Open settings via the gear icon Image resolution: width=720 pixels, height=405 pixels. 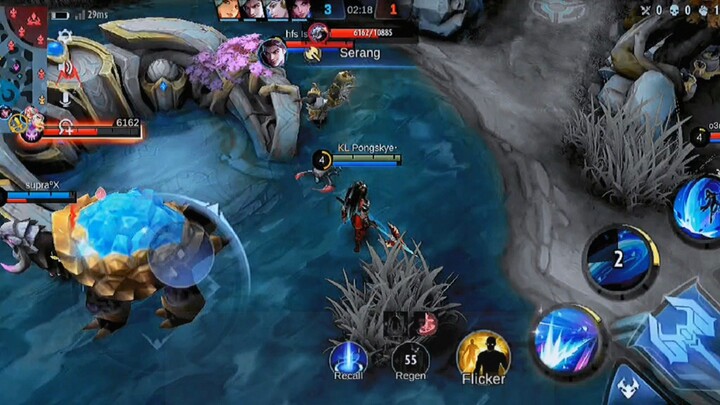[x=65, y=36]
